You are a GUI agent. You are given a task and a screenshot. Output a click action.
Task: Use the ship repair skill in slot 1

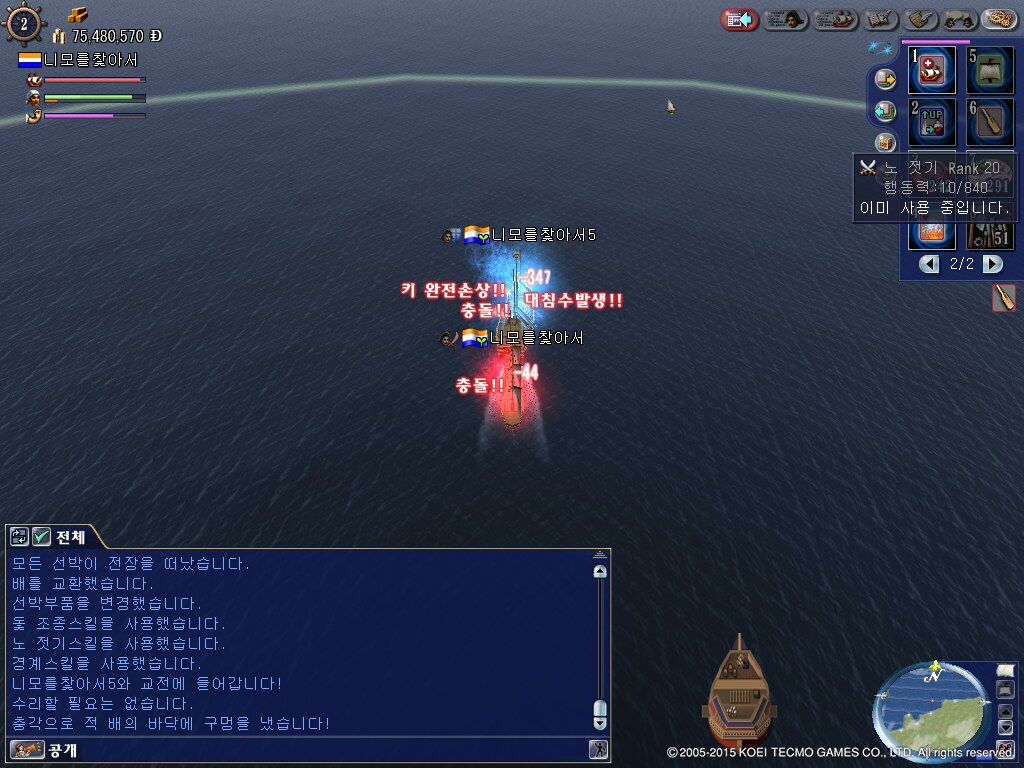(932, 71)
